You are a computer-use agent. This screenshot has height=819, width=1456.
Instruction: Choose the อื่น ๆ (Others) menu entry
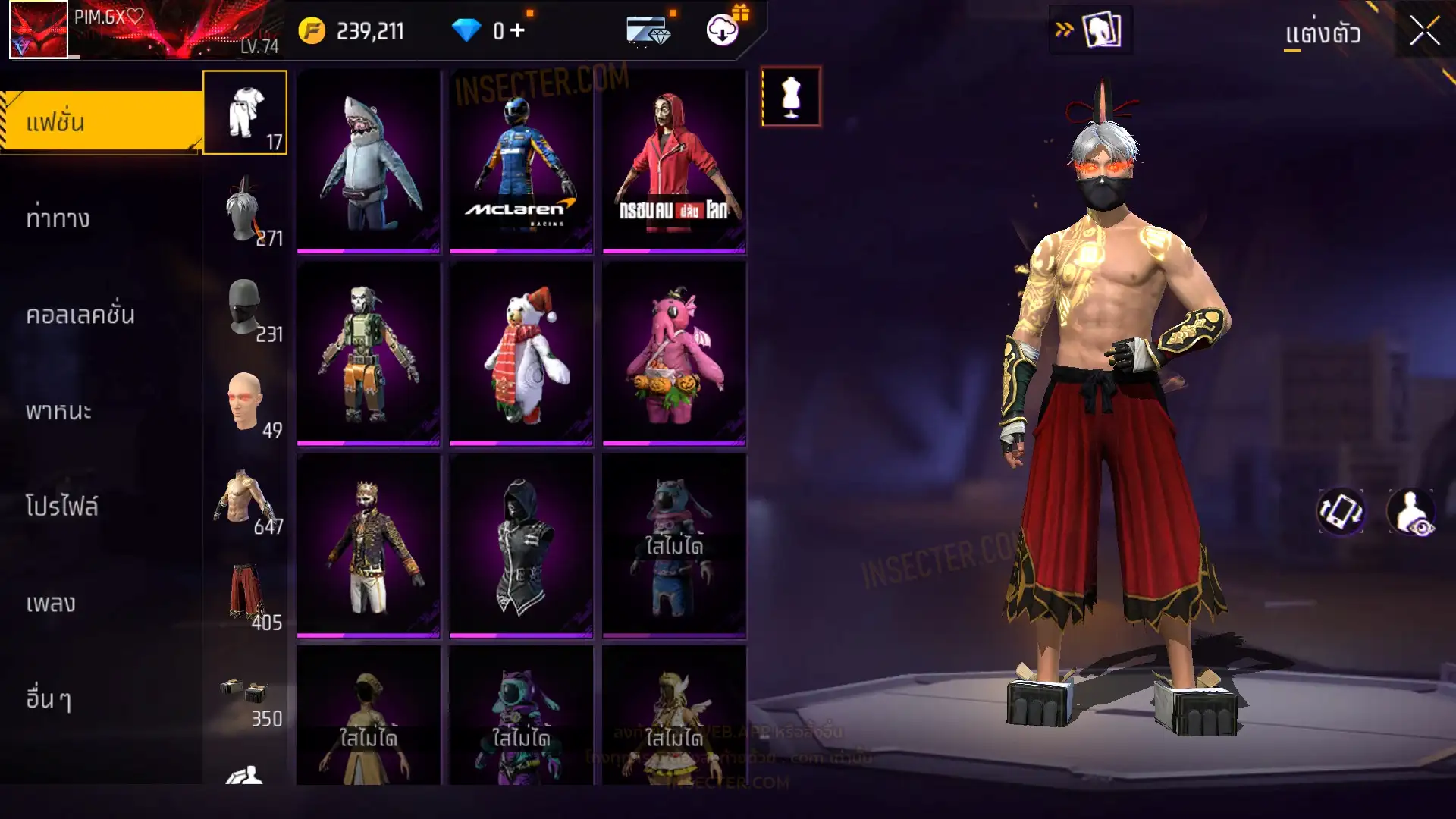(49, 699)
